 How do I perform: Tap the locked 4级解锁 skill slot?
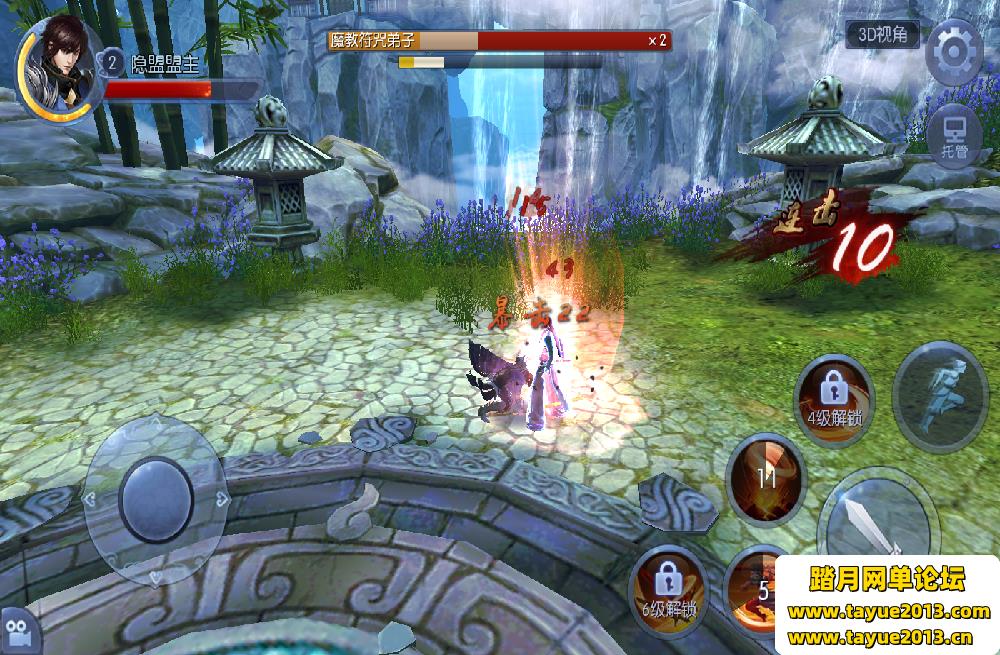[x=834, y=396]
